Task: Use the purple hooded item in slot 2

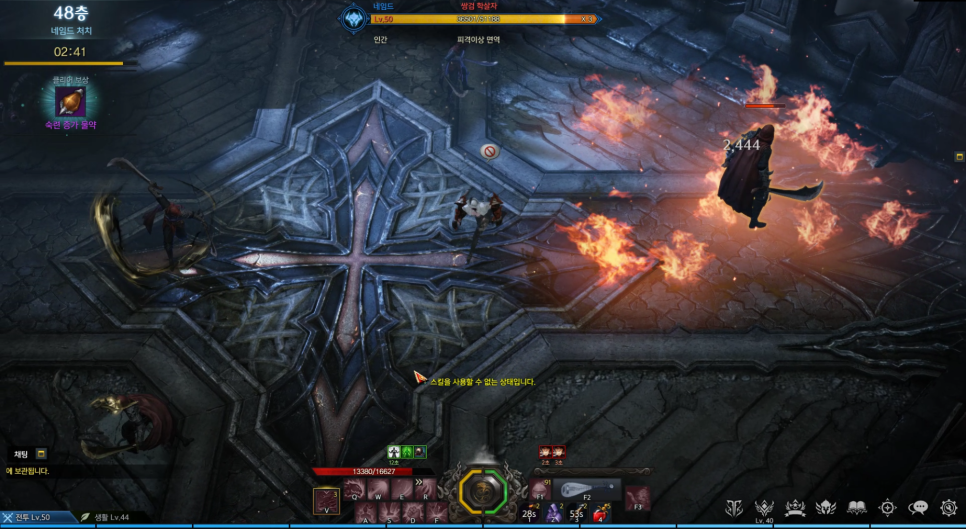Action: [553, 513]
